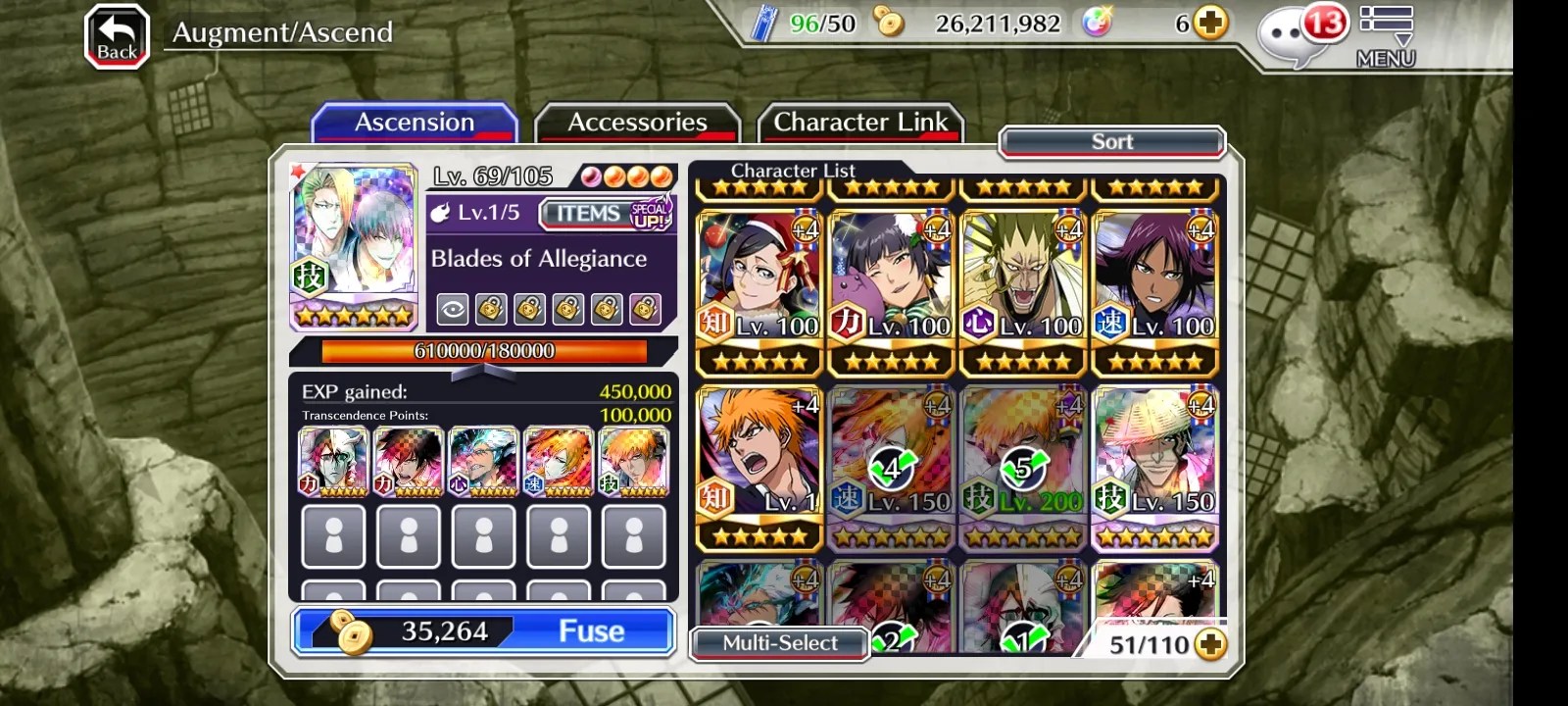The image size is (1568, 706).
Task: Select the Lv. 100 Santa-hat glasses character
Action: pyautogui.click(x=759, y=291)
